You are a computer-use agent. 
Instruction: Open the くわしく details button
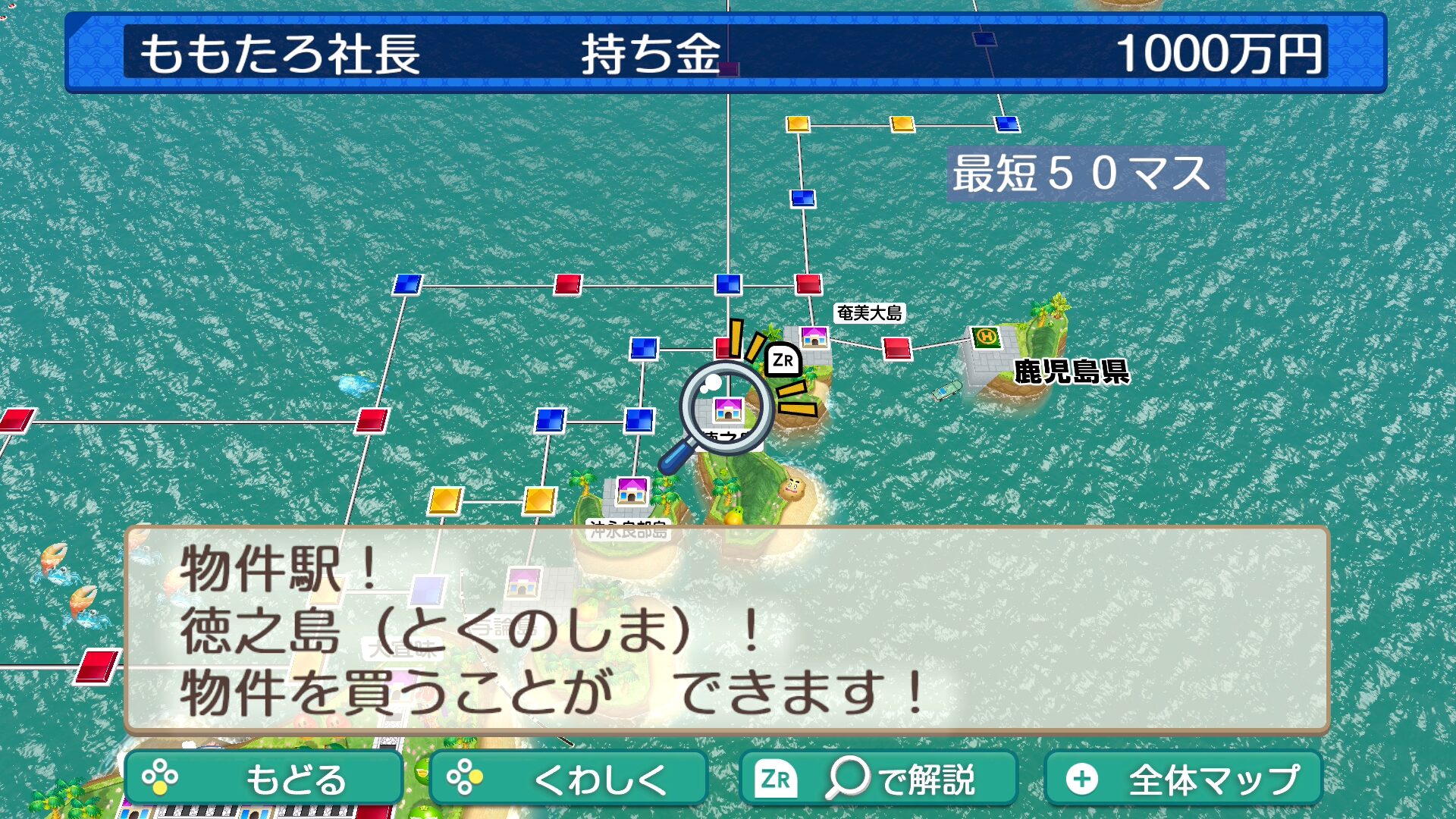pos(568,779)
